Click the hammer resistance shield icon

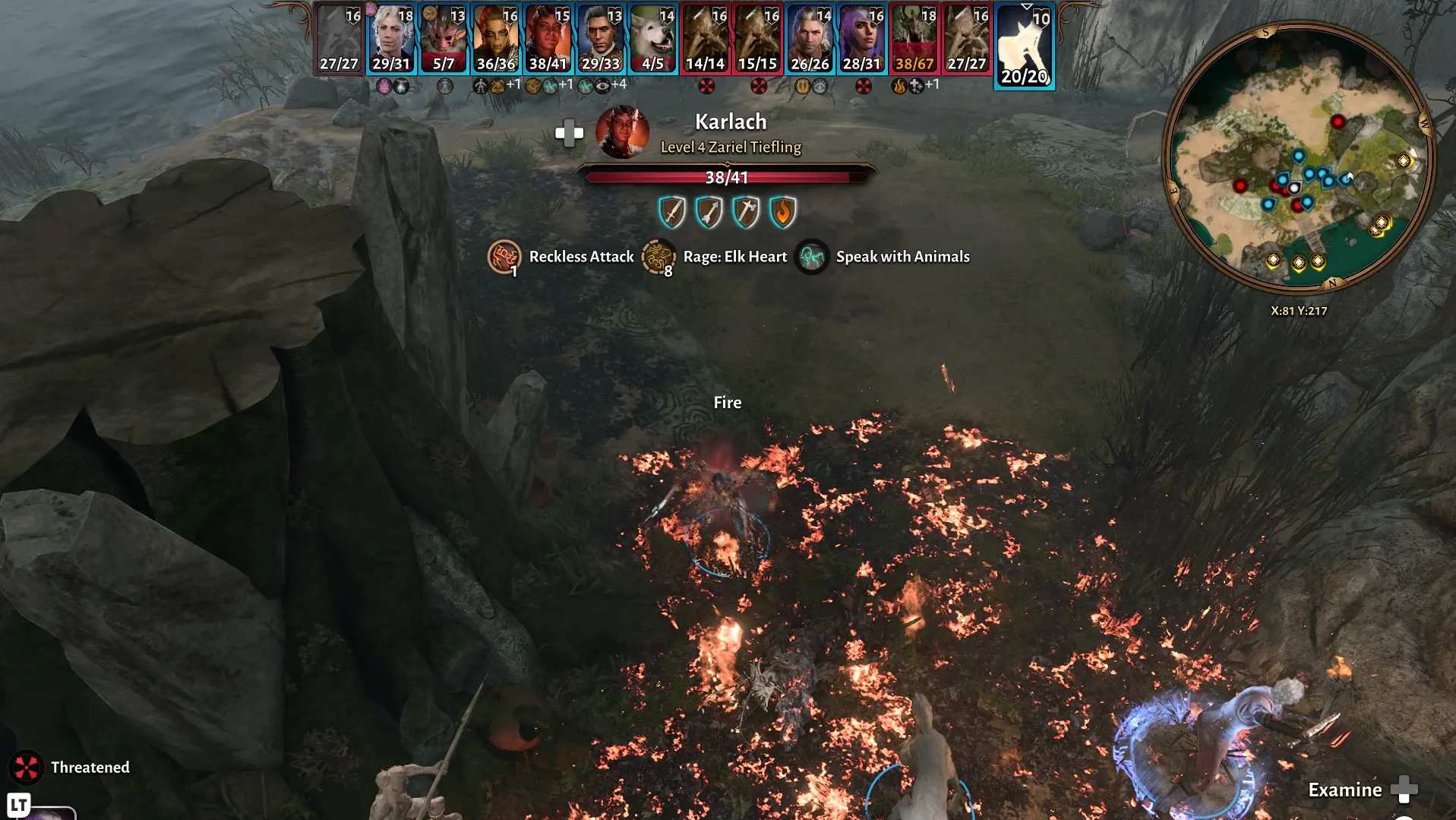[x=746, y=212]
